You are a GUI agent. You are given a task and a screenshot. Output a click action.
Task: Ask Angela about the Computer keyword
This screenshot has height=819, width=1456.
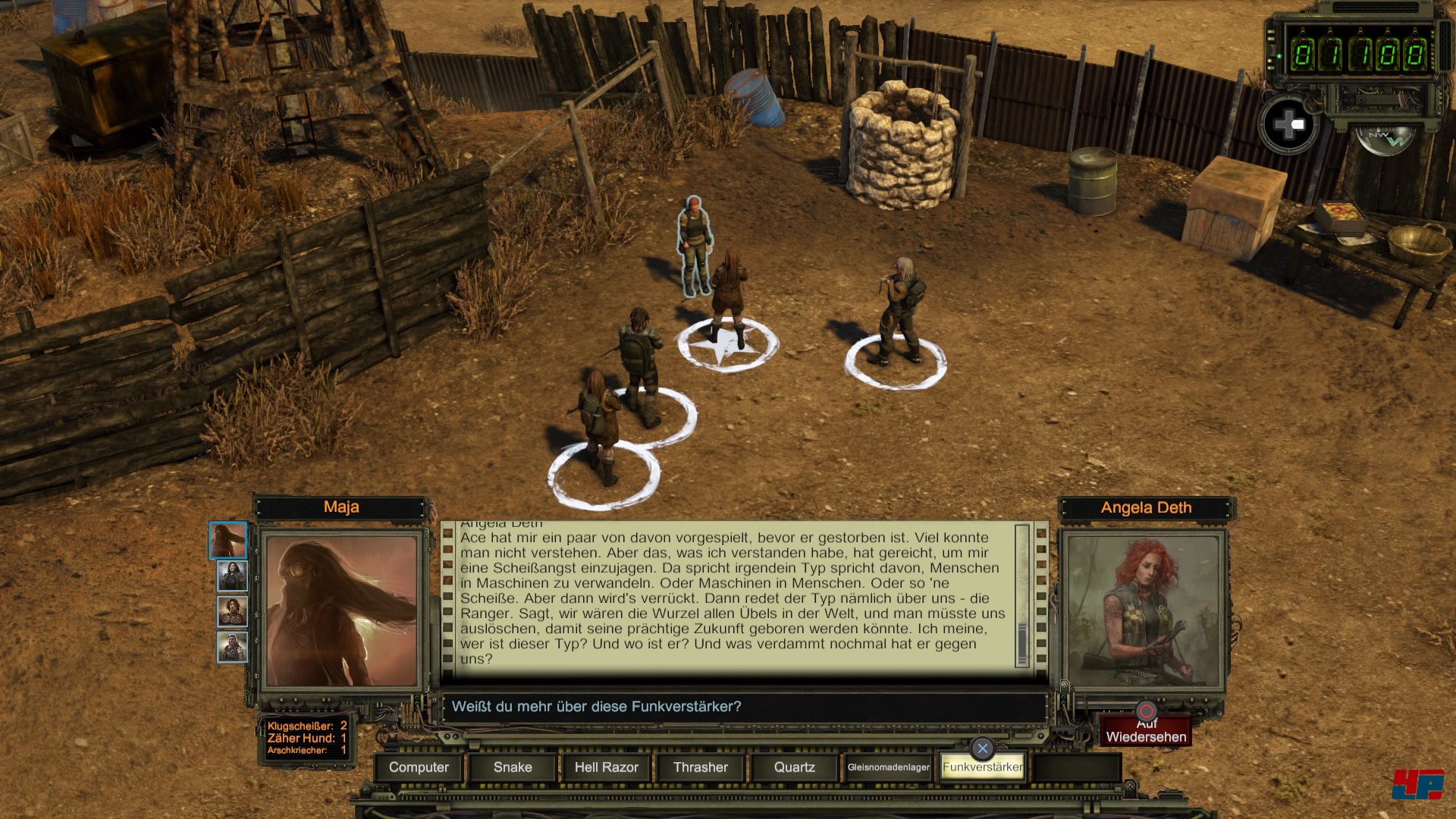pyautogui.click(x=419, y=767)
